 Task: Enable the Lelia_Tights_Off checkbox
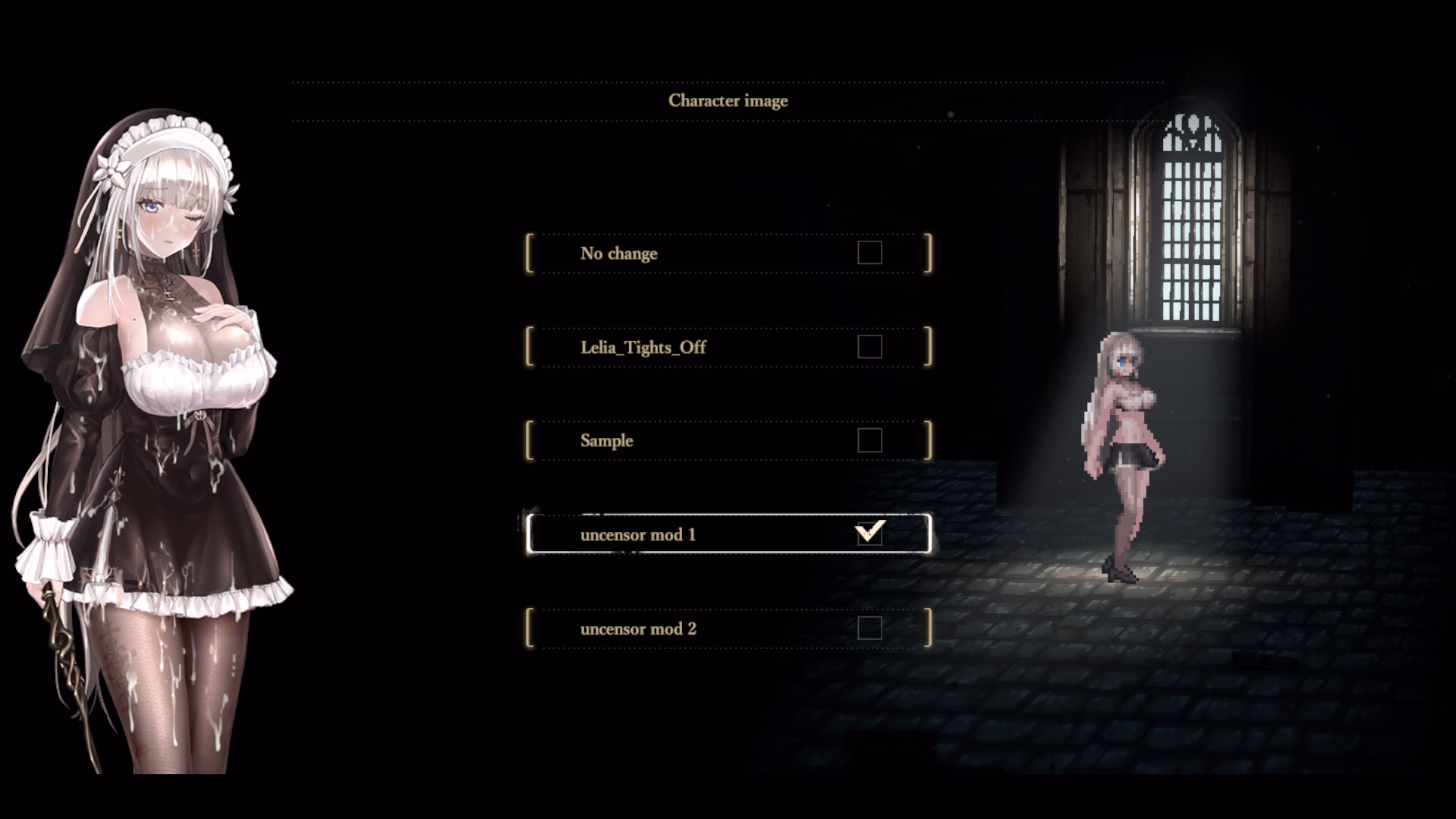pos(870,347)
